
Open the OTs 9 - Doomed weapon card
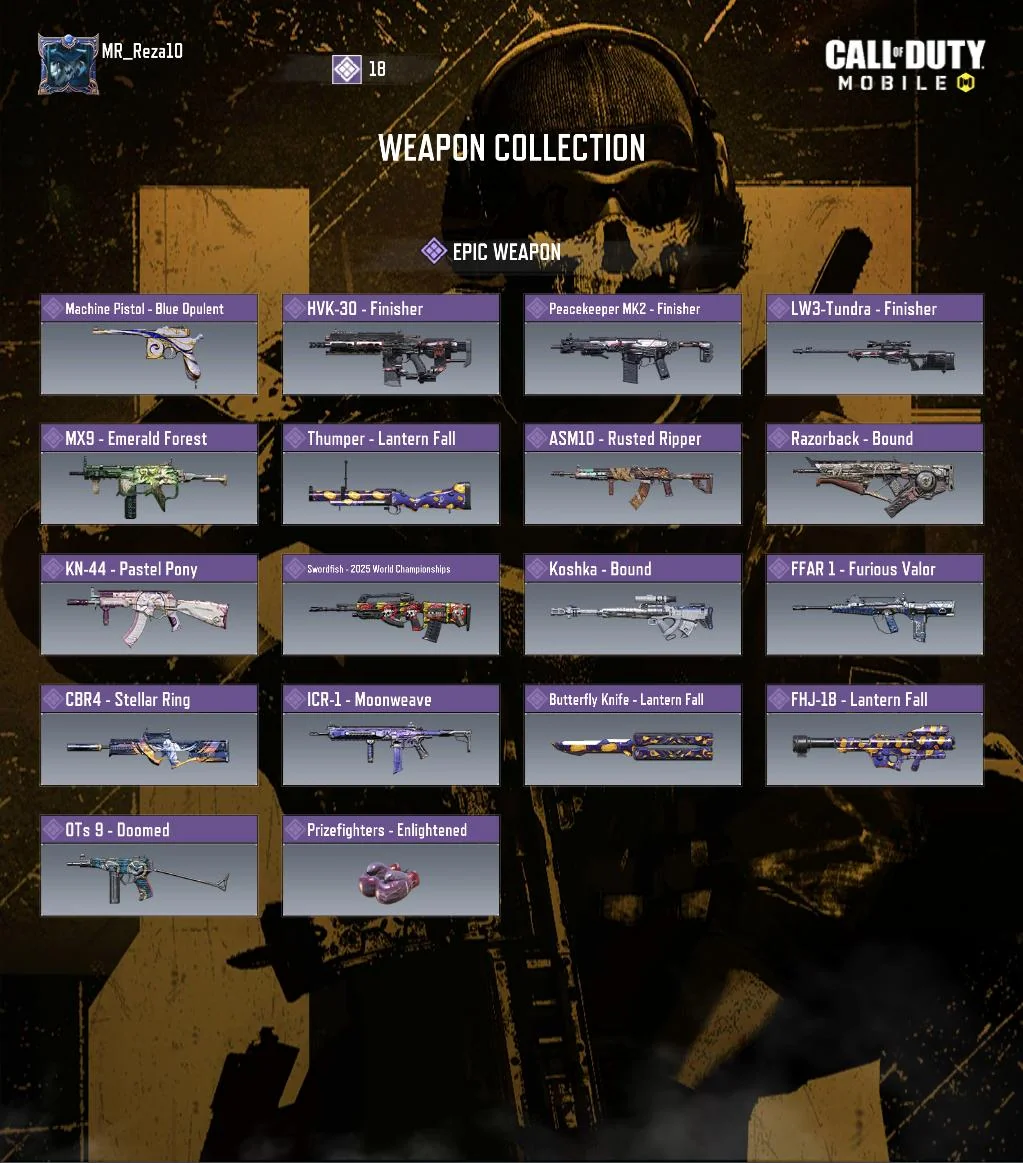(x=149, y=867)
